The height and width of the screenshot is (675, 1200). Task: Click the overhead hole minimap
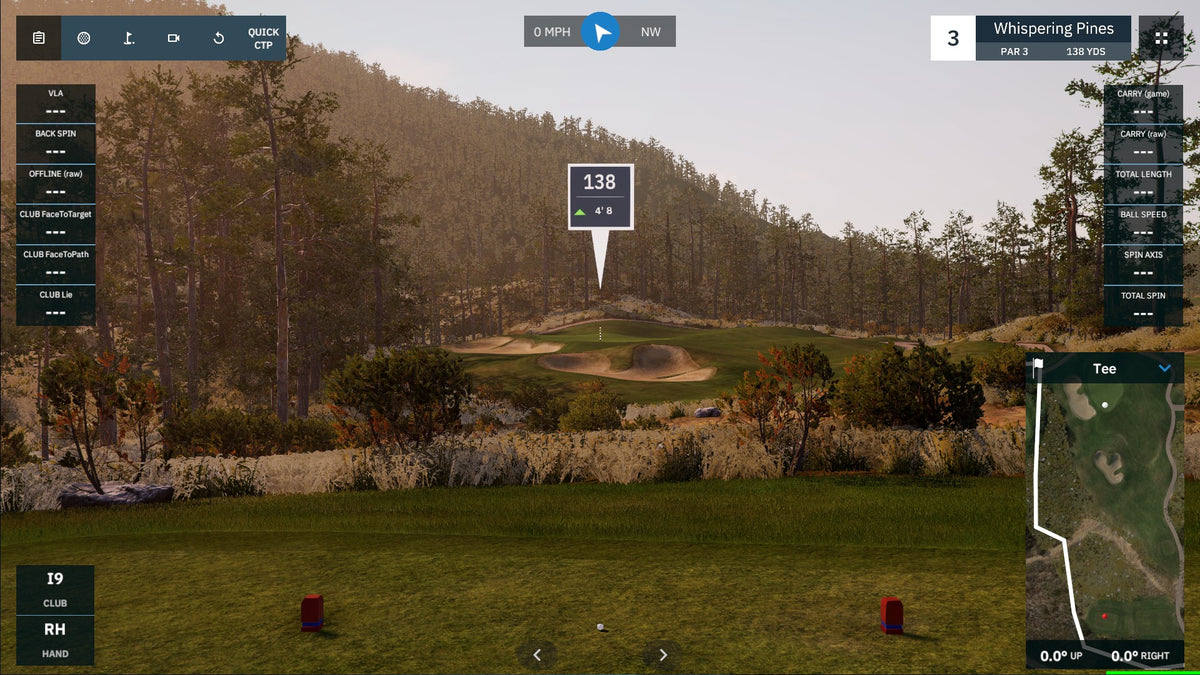(1105, 510)
